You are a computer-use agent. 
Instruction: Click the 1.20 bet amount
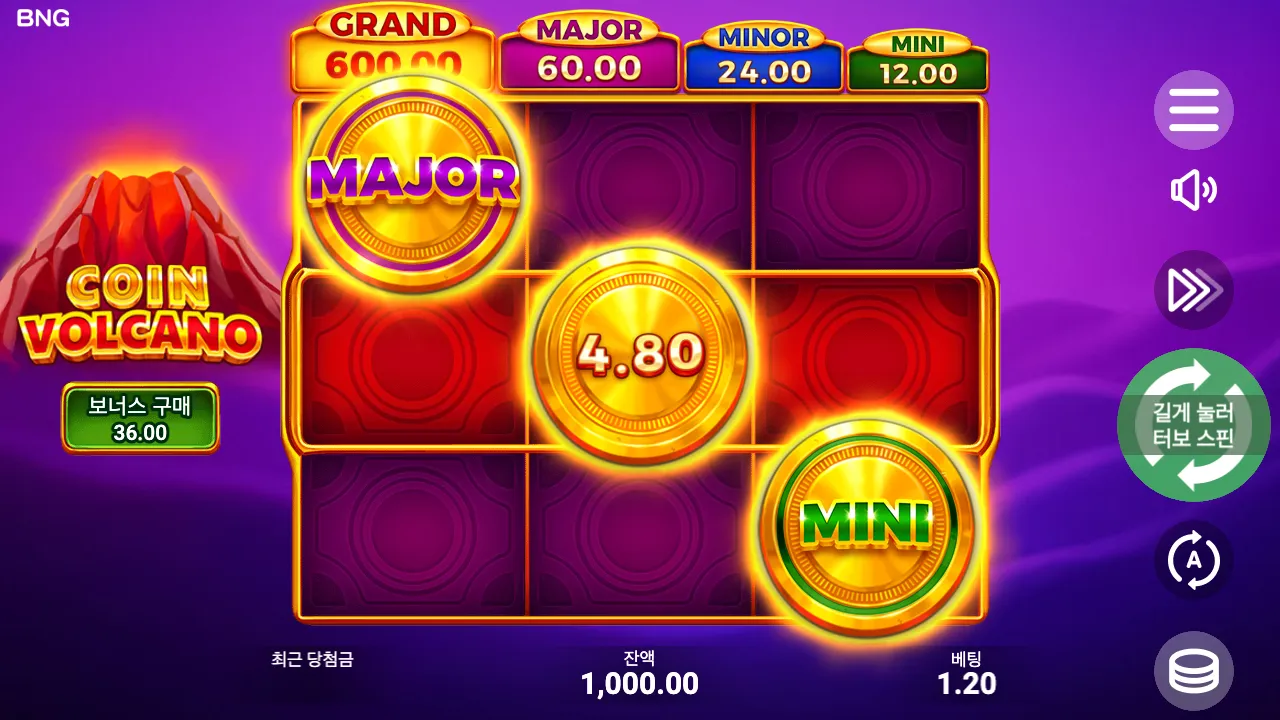coord(964,685)
